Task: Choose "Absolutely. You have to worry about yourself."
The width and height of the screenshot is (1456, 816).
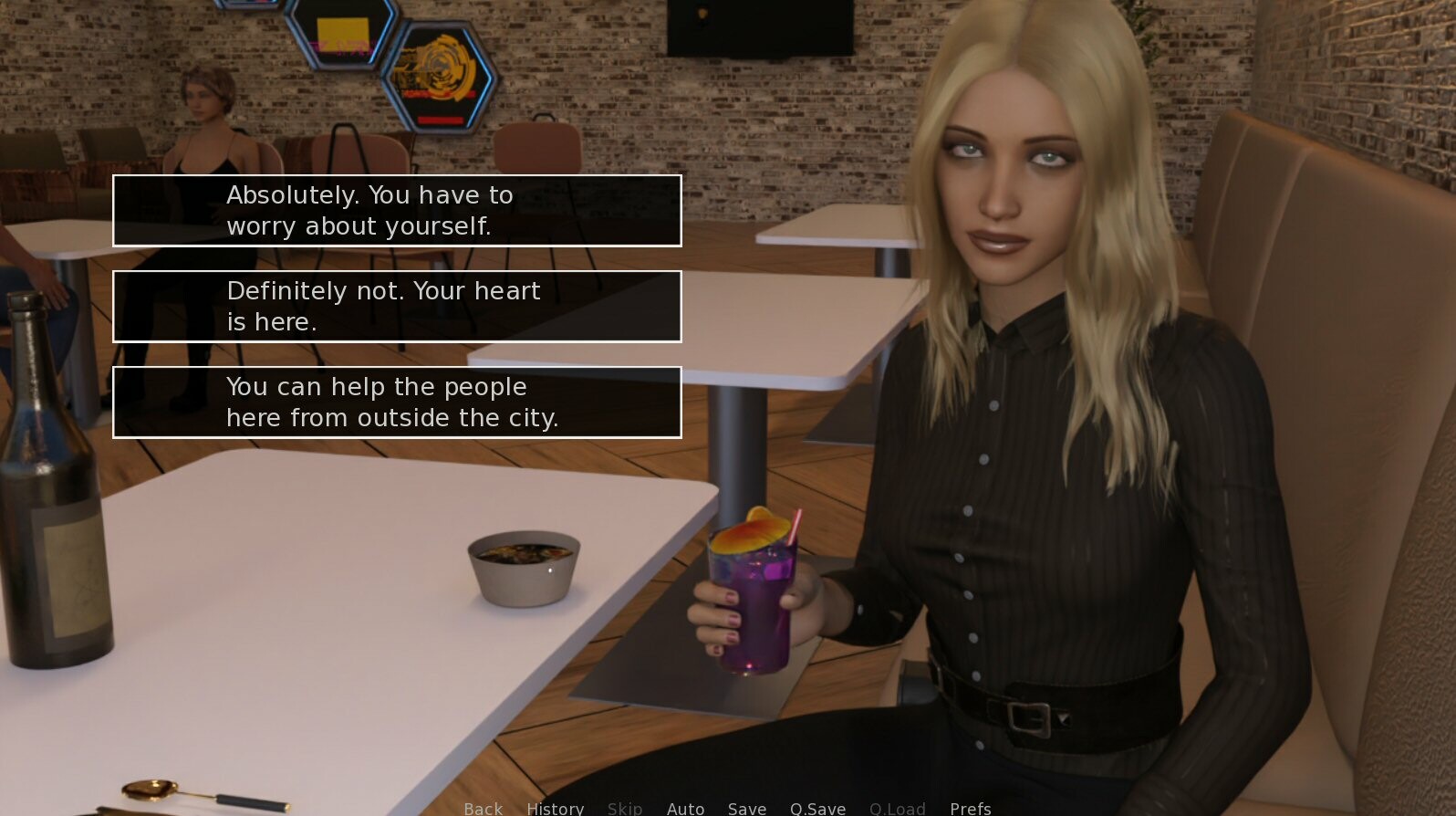Action: 396,211
